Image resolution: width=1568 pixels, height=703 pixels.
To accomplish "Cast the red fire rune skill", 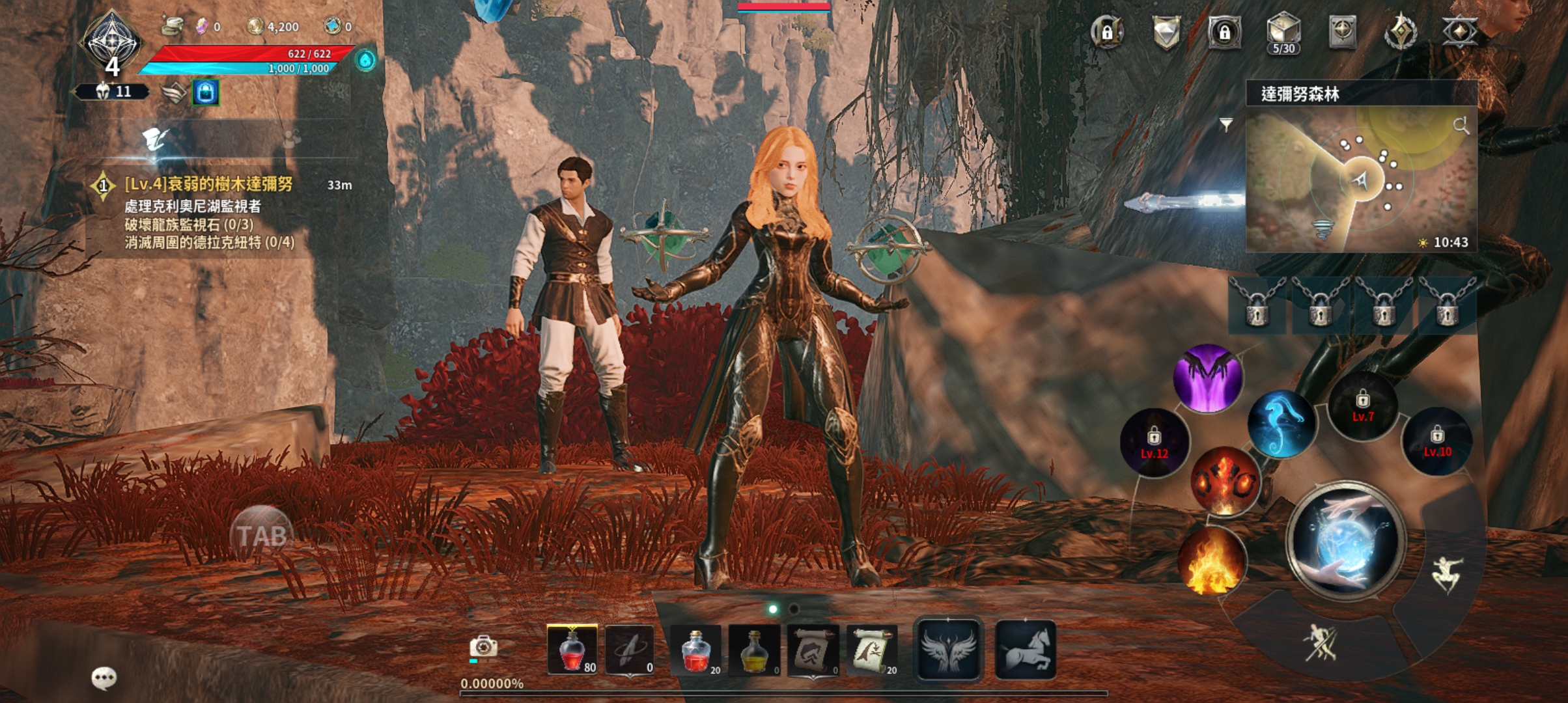I will 1225,480.
